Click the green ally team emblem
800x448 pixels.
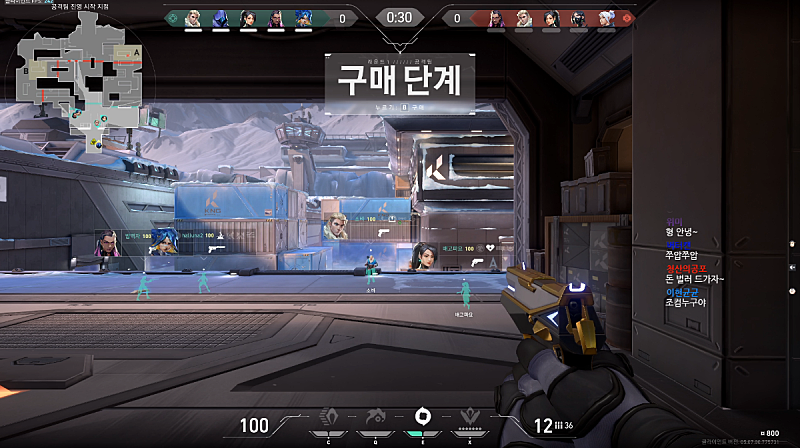click(172, 17)
